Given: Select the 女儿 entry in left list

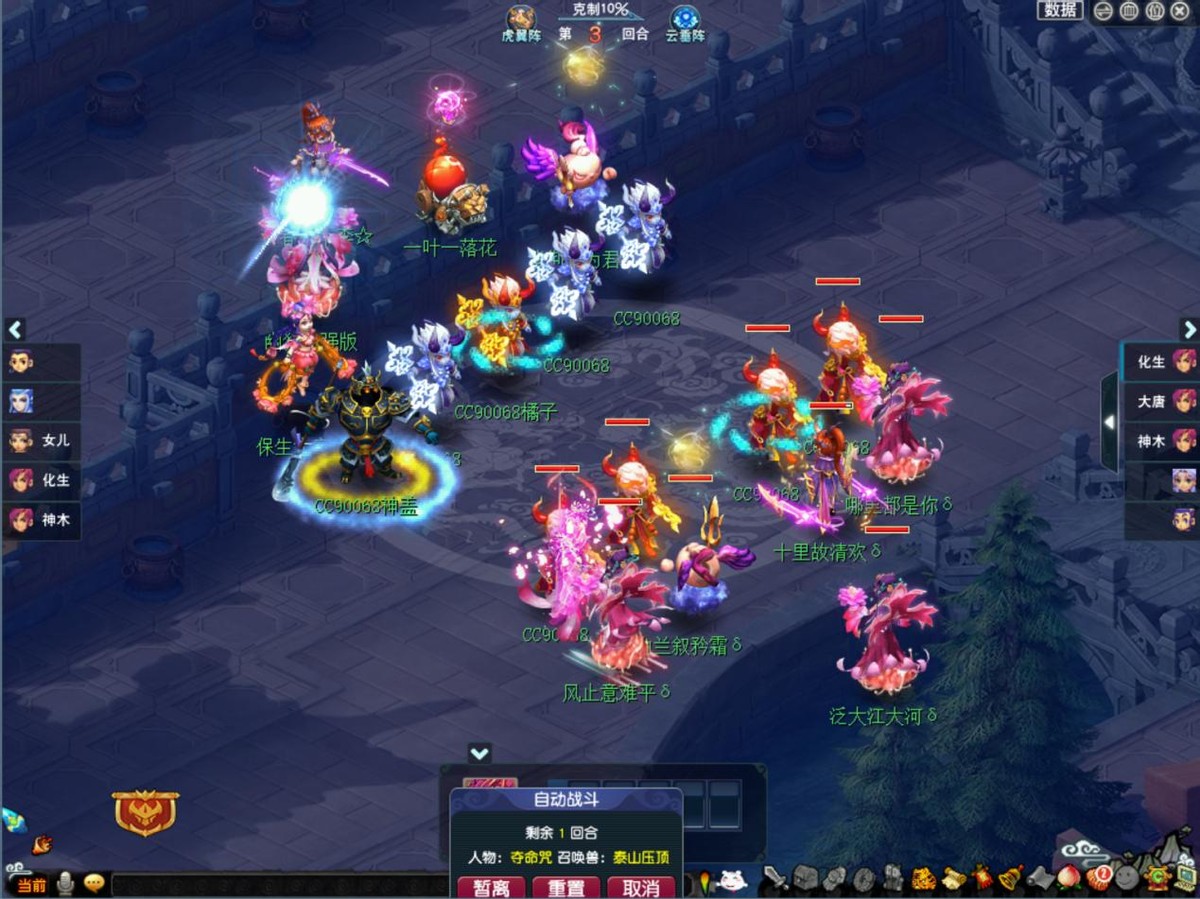Looking at the screenshot, I should coord(41,440).
